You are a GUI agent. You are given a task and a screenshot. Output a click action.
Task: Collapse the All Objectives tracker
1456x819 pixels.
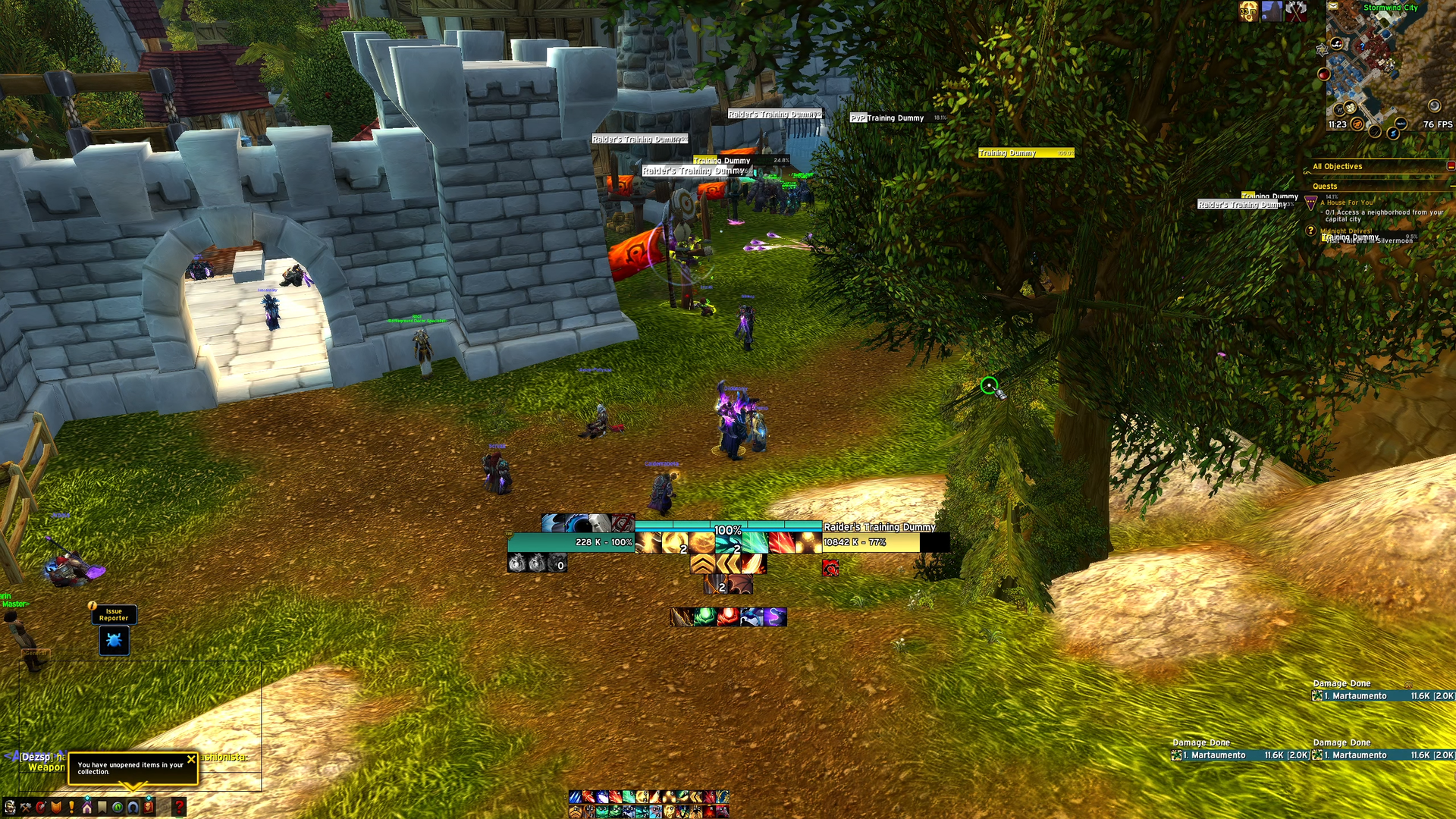[x=1450, y=166]
